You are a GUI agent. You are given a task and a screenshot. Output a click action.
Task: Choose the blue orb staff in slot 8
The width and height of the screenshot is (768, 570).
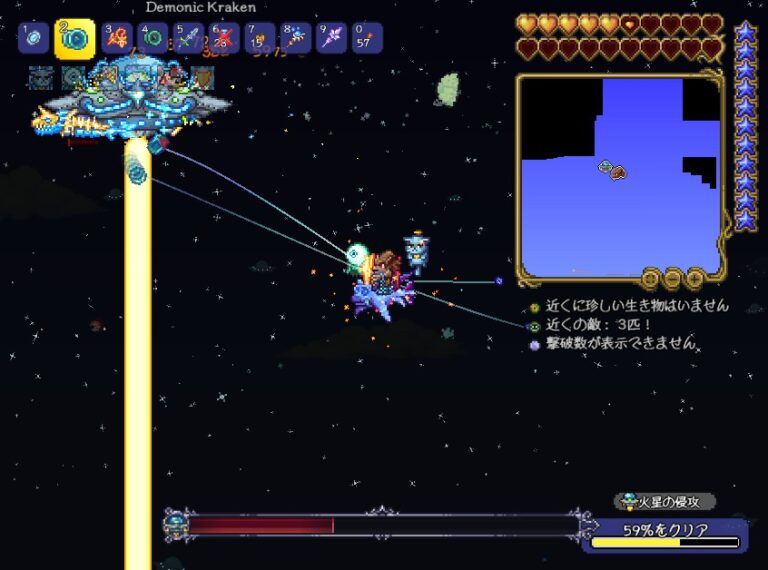[296, 39]
